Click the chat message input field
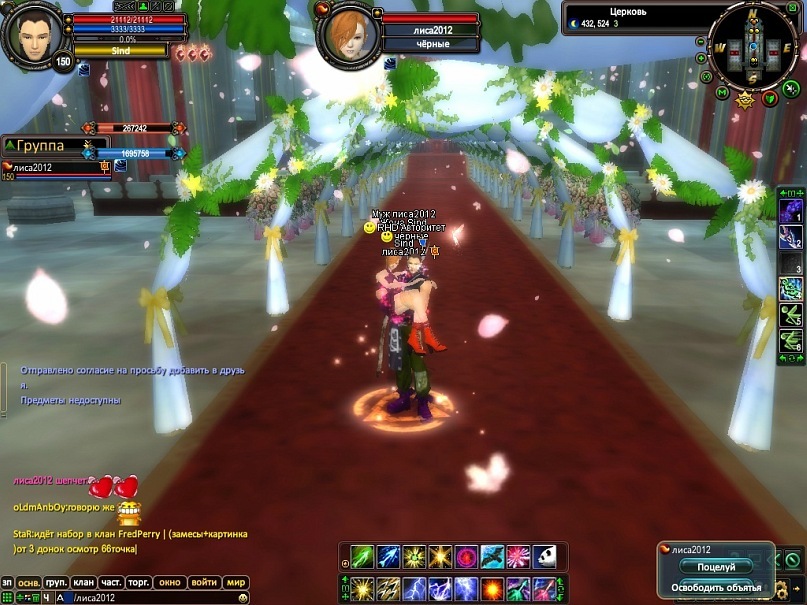Viewport: 807px width, 605px height. (x=150, y=598)
